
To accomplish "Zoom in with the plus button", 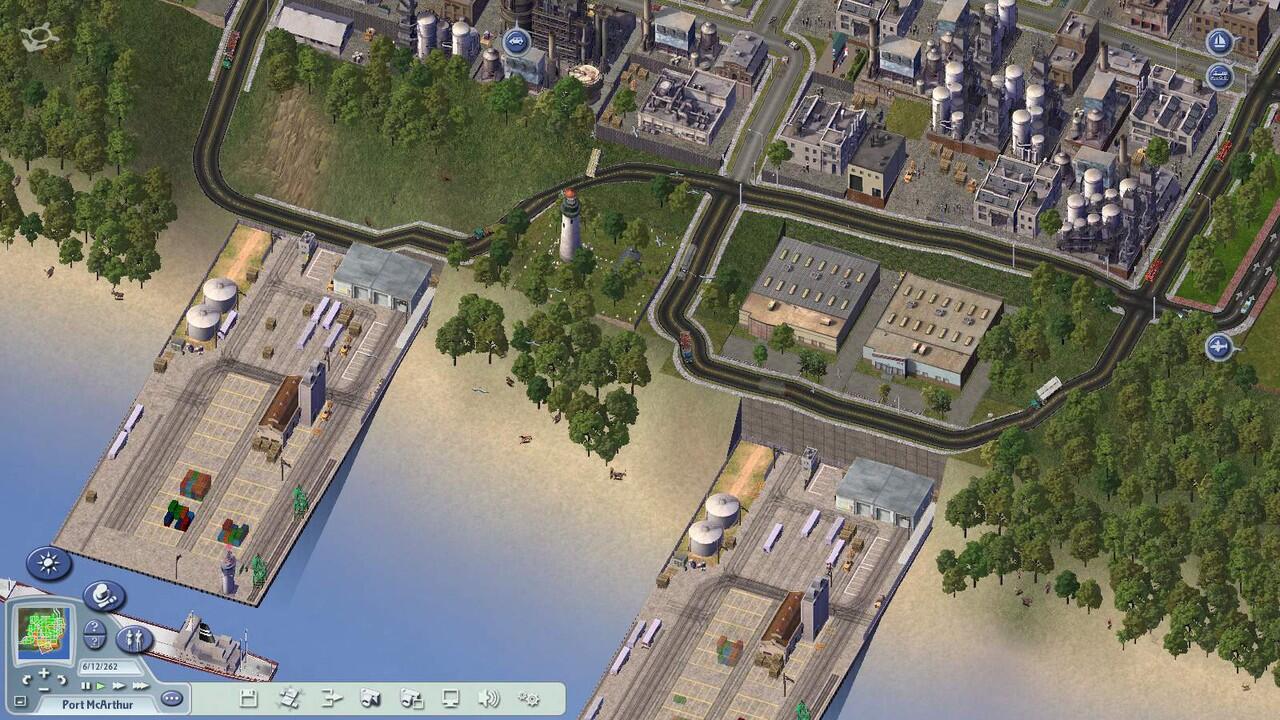I will [42, 674].
